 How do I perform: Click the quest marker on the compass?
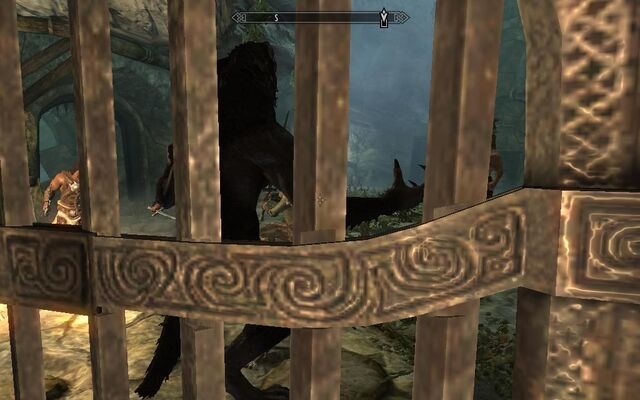click(x=384, y=17)
